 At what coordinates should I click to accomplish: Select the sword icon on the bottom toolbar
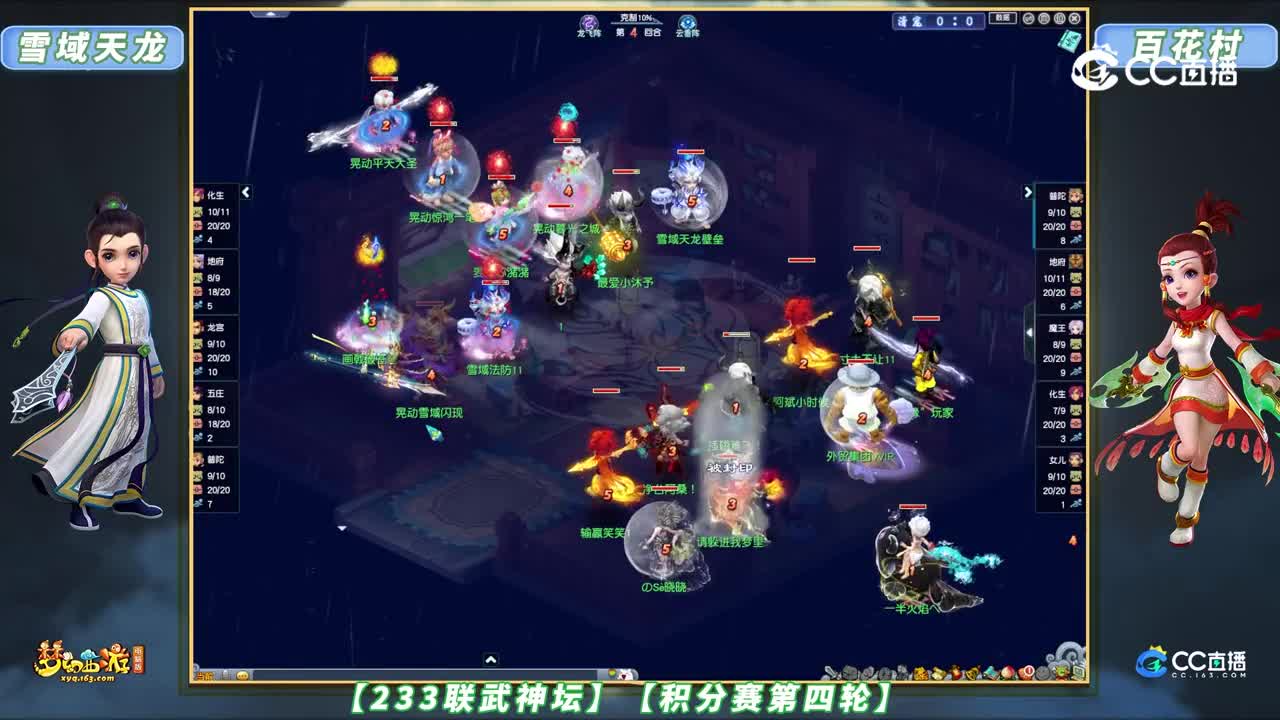831,672
